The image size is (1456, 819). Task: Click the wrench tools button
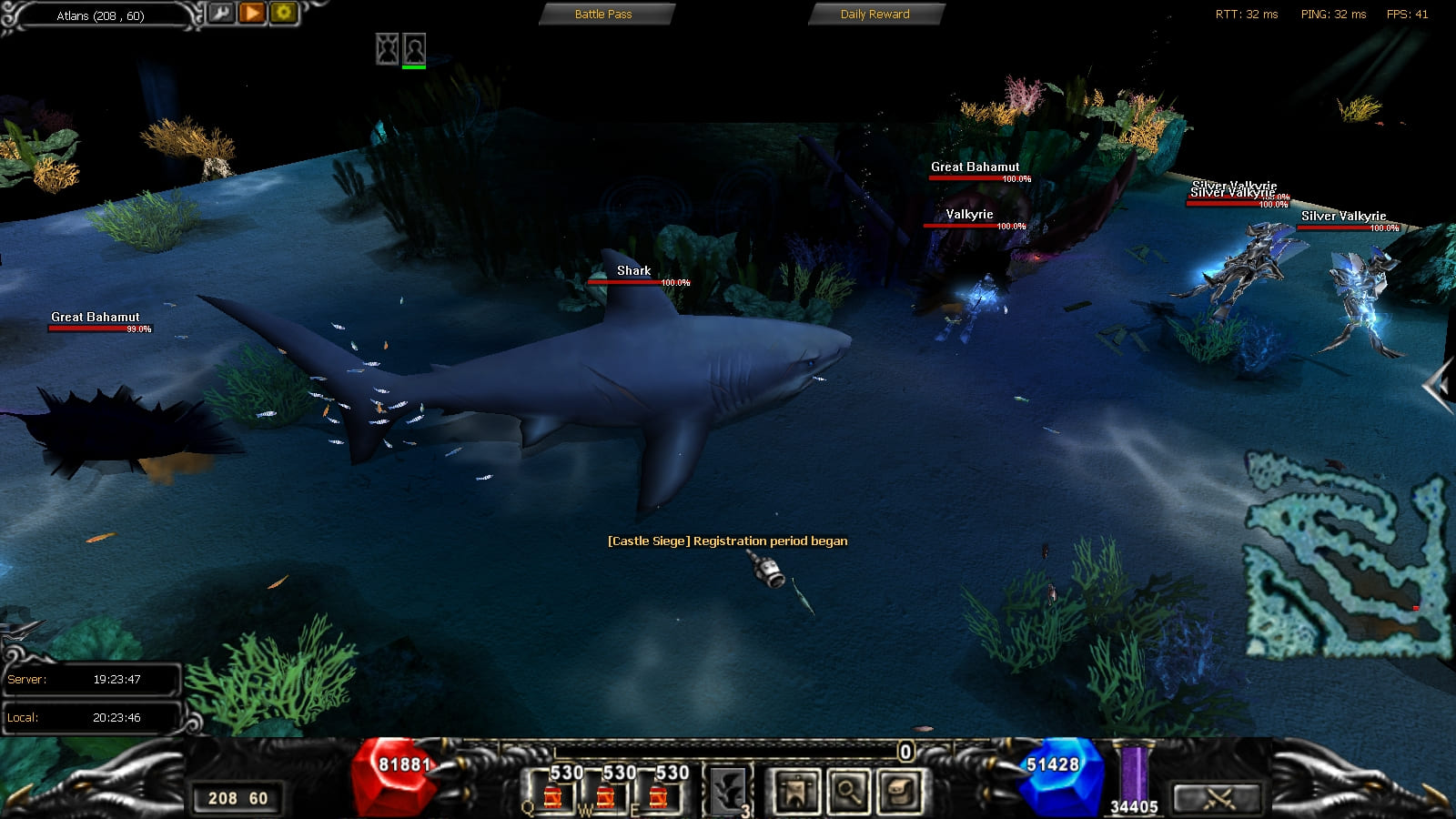click(x=221, y=13)
